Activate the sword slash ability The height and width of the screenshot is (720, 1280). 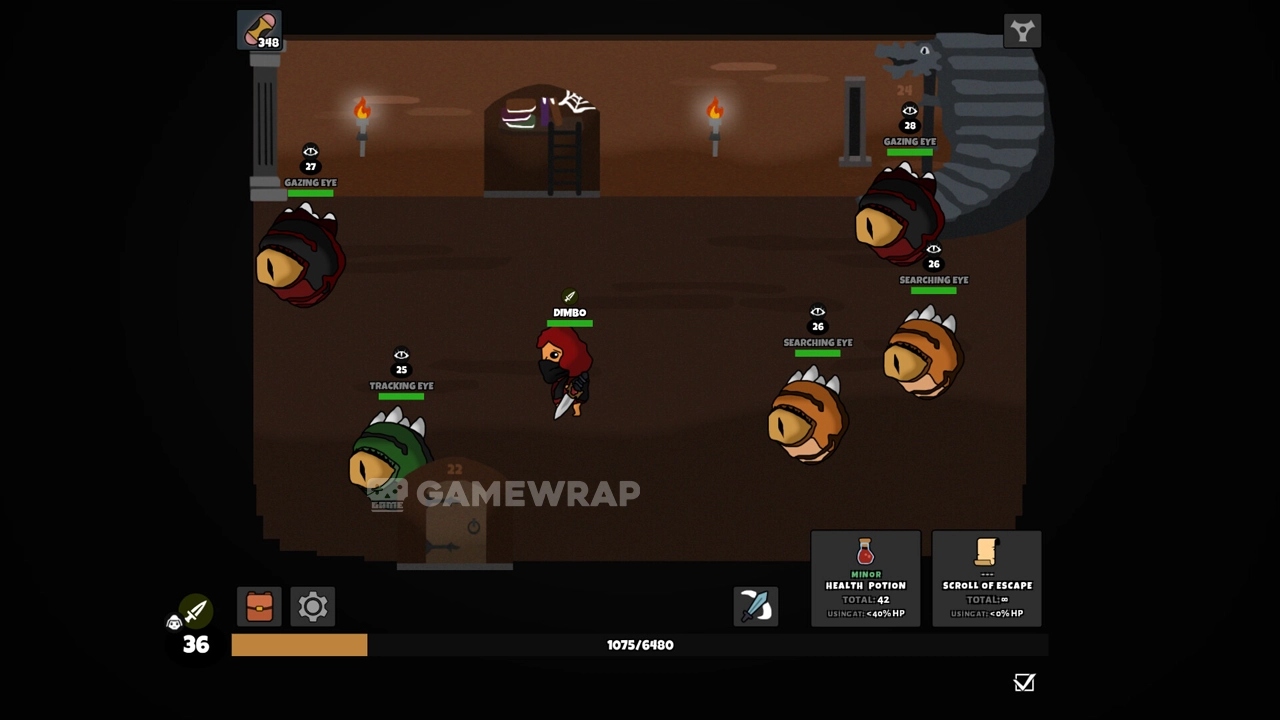(755, 607)
